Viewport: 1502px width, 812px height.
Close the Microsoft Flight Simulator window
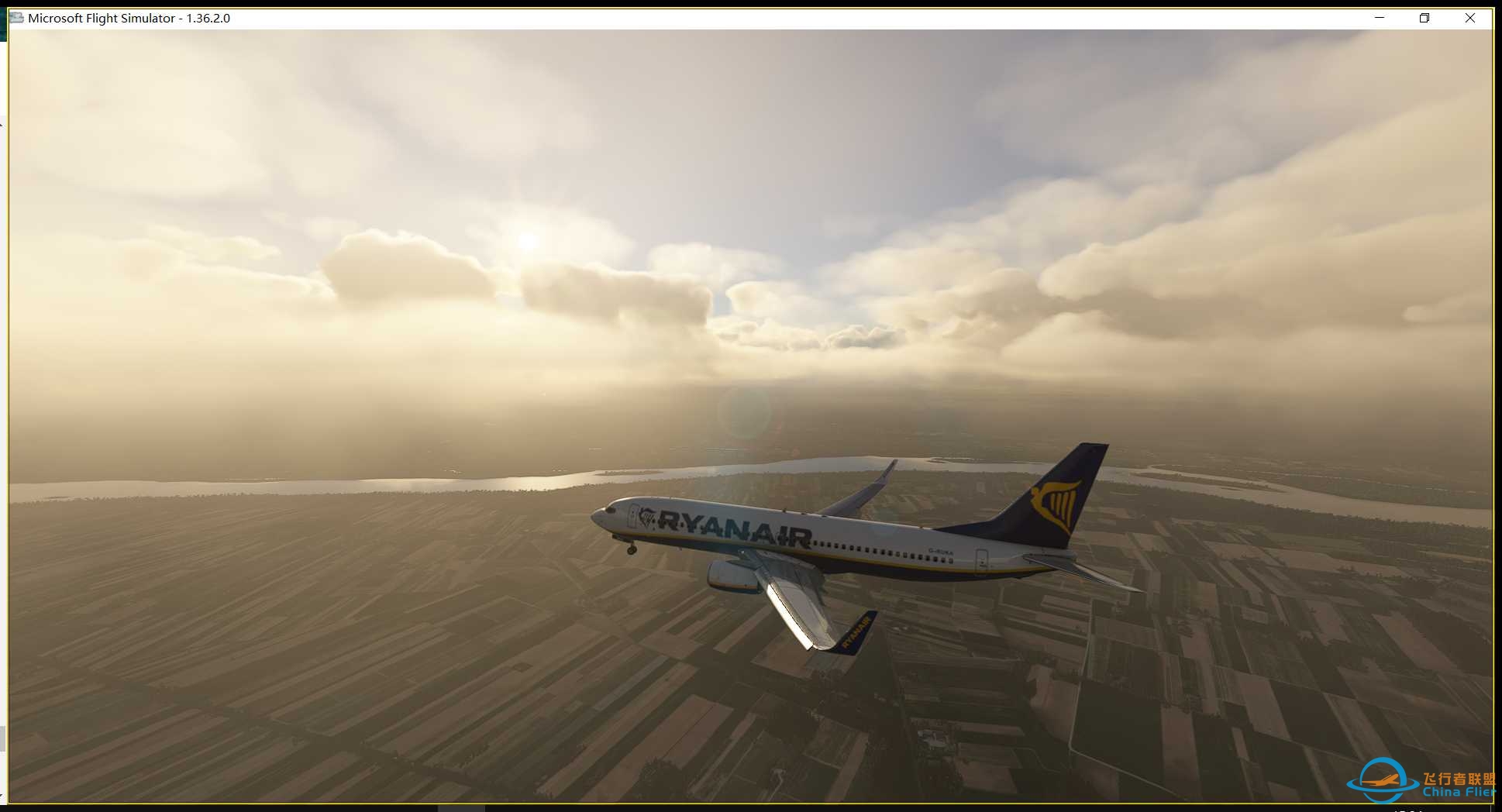pos(1469,18)
